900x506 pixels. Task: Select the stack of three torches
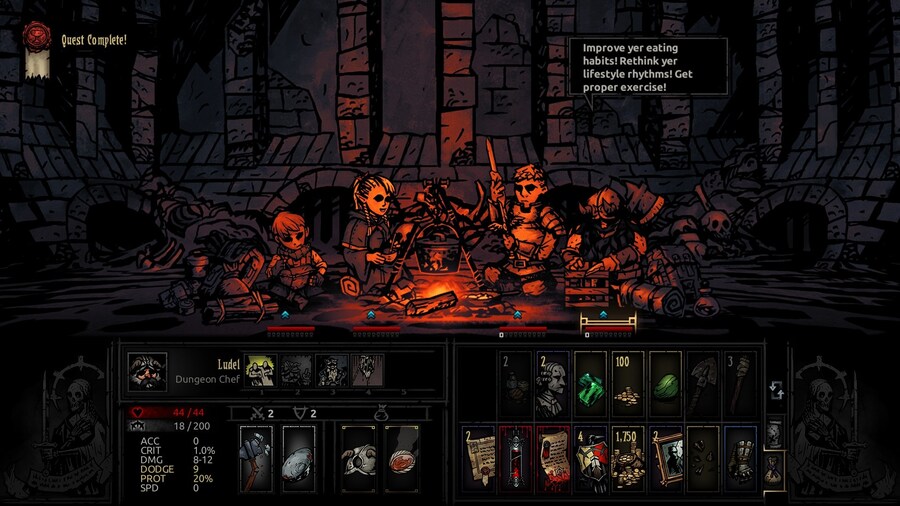[741, 385]
